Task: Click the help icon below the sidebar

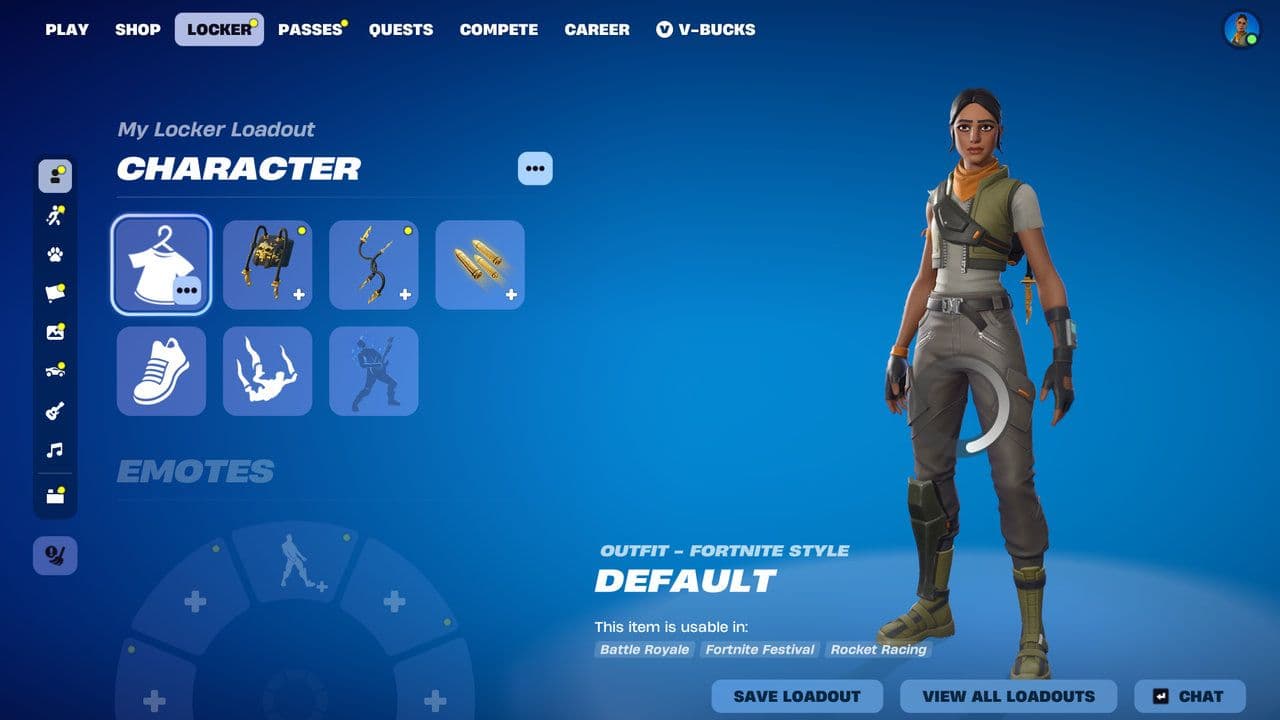Action: (55, 556)
